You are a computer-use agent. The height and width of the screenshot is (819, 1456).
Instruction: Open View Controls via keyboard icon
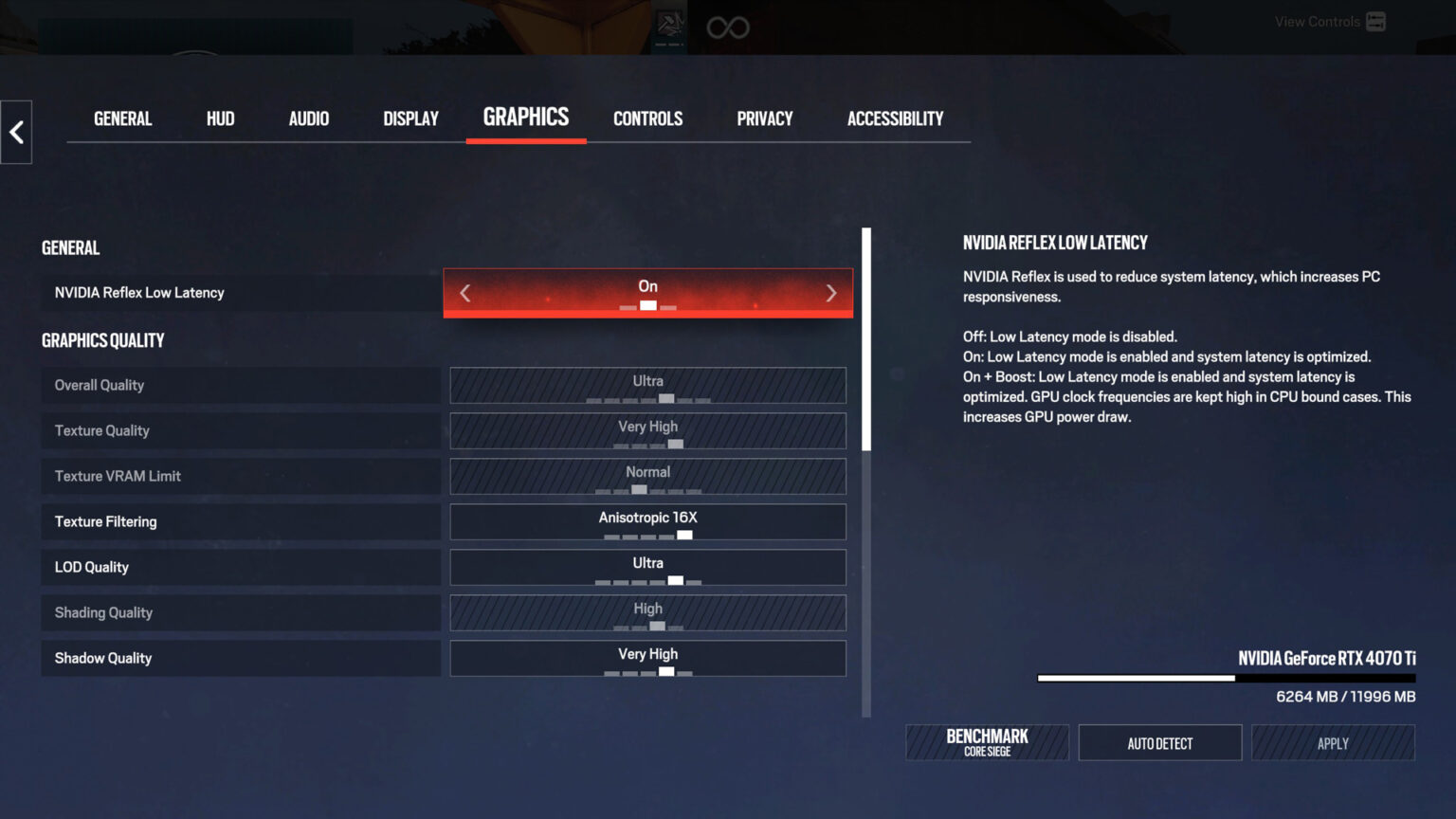click(x=1375, y=21)
